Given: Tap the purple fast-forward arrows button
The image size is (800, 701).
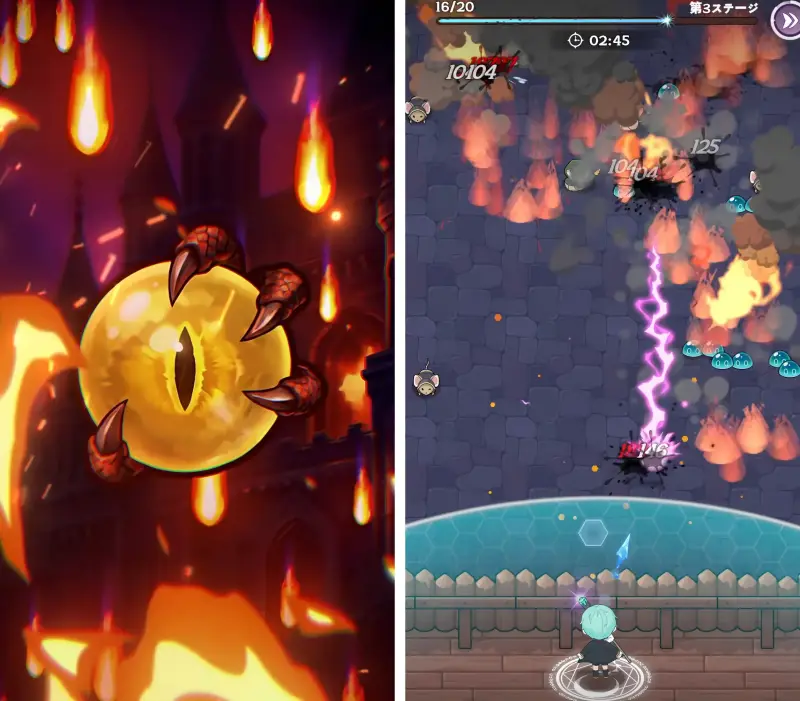Looking at the screenshot, I should click(785, 19).
